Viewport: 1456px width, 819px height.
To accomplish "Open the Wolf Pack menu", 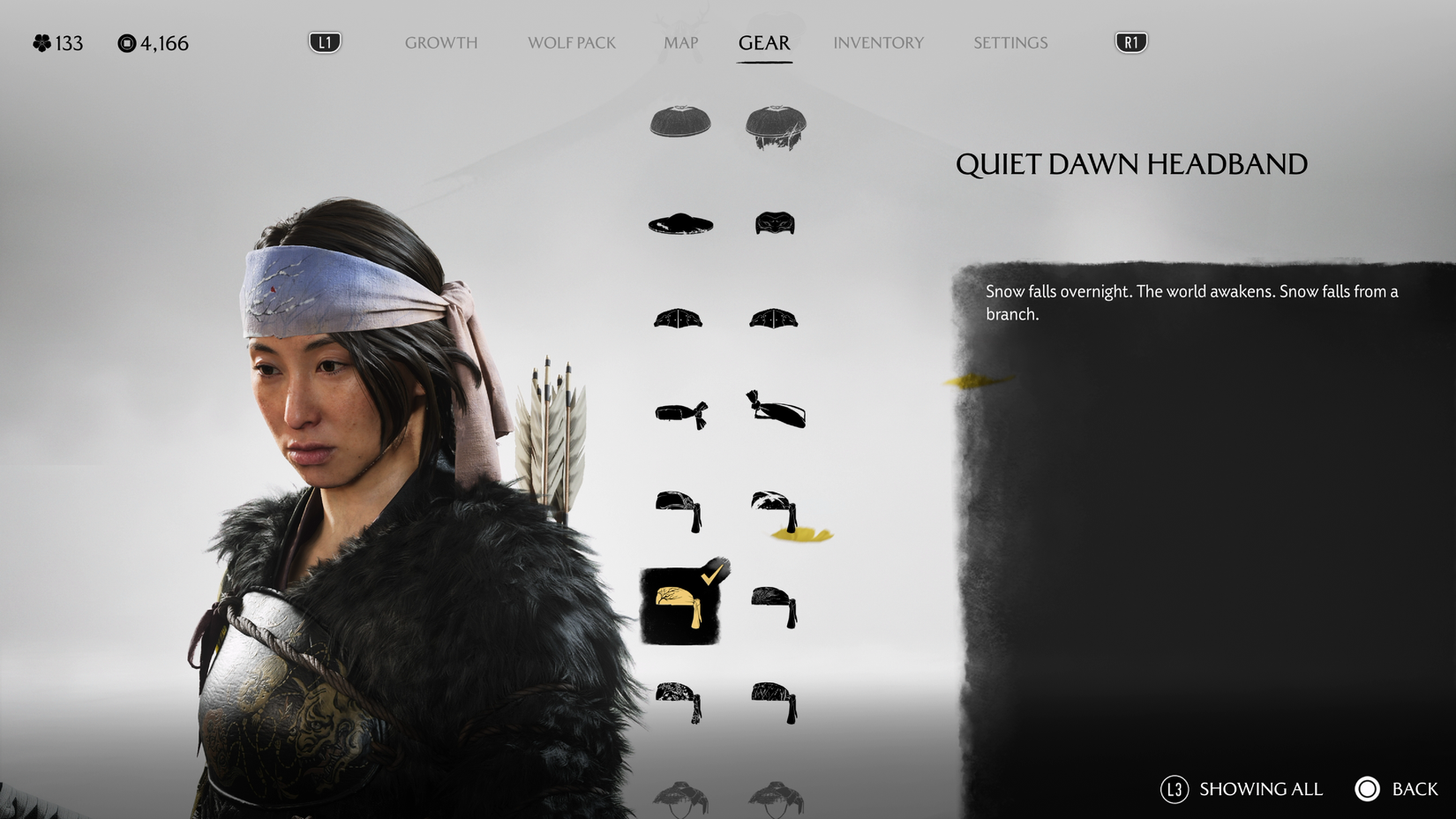I will point(571,42).
